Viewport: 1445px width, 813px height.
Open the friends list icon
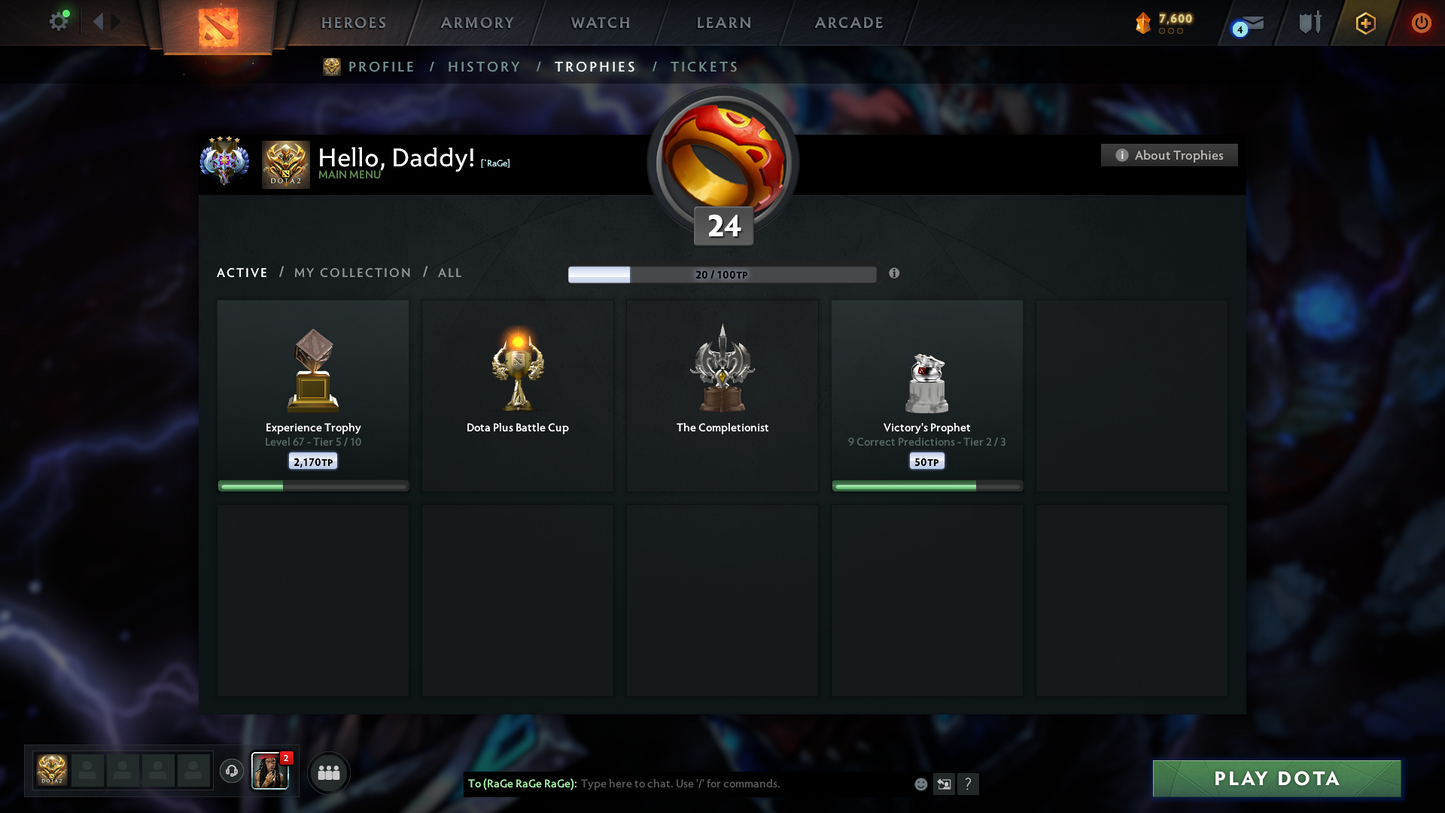coord(328,771)
